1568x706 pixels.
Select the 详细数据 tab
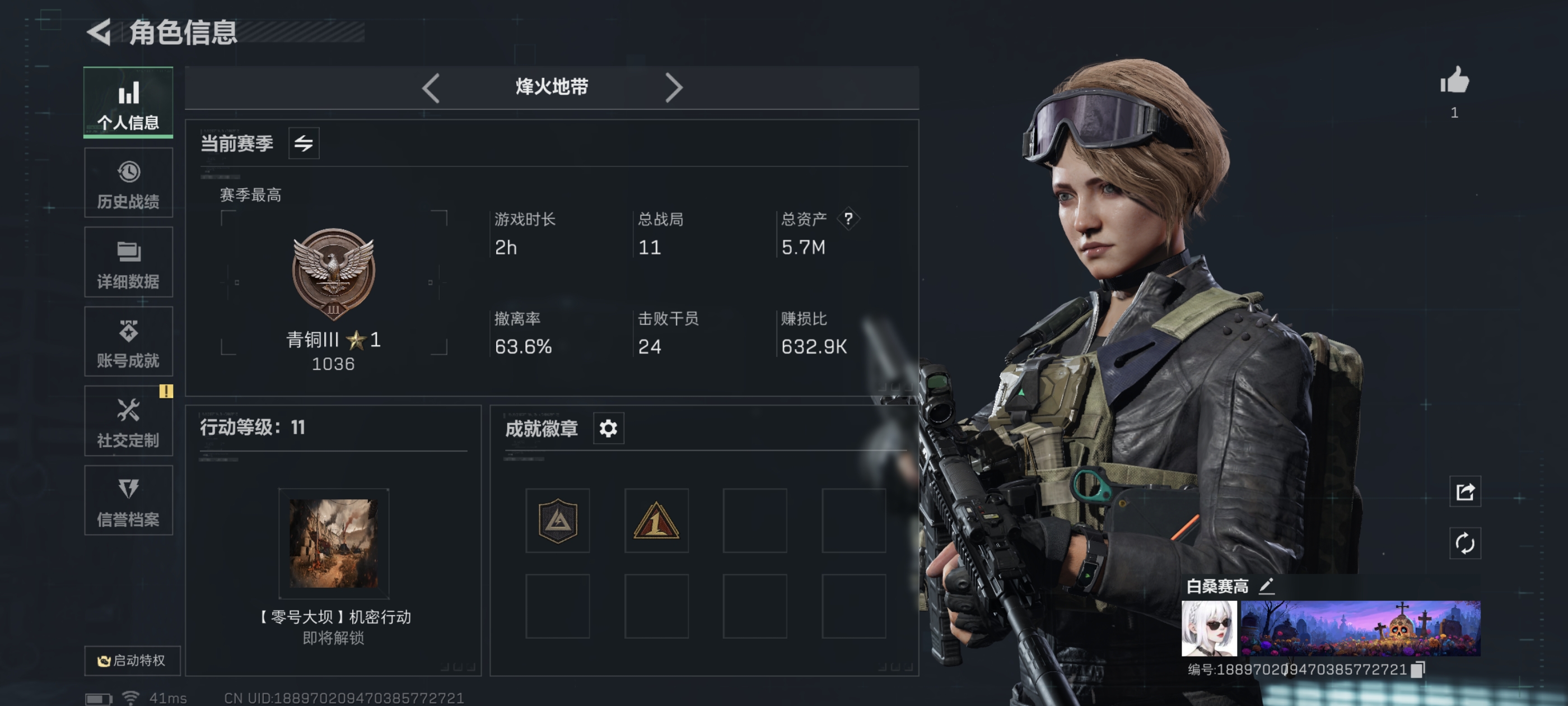(128, 263)
